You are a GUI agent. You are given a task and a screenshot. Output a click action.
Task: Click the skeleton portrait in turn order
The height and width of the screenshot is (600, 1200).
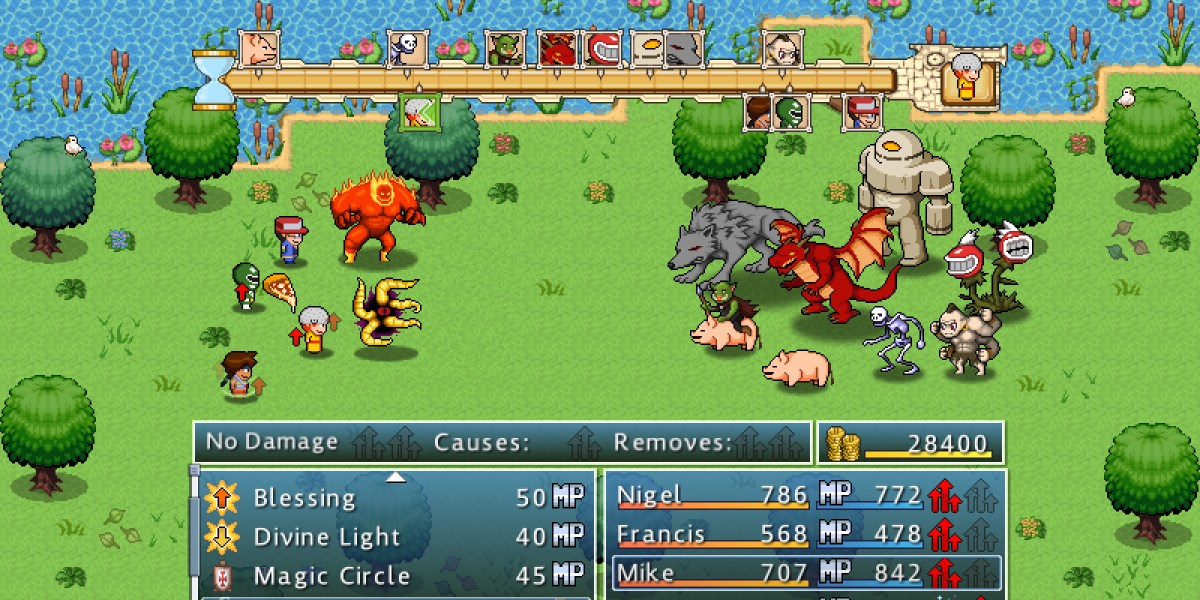[x=408, y=48]
